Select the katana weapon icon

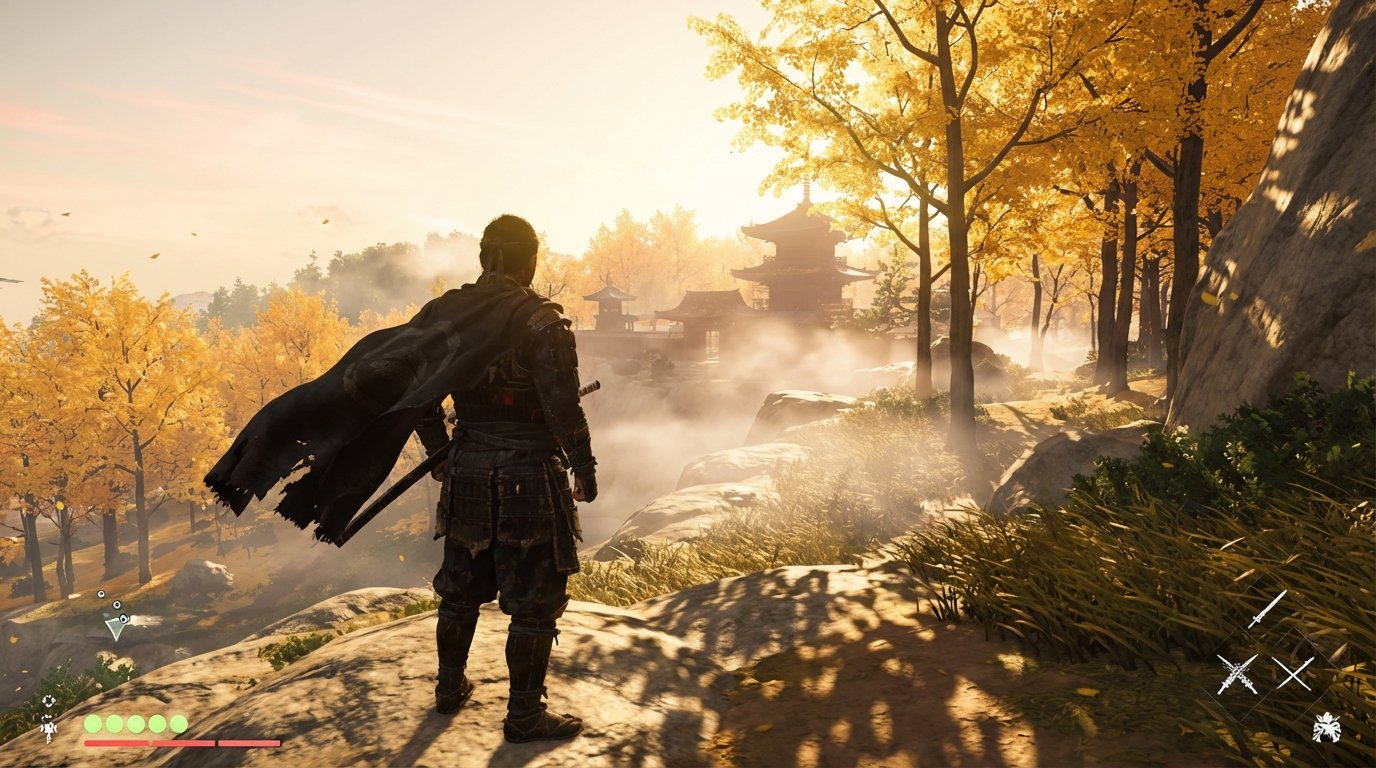pos(1268,610)
